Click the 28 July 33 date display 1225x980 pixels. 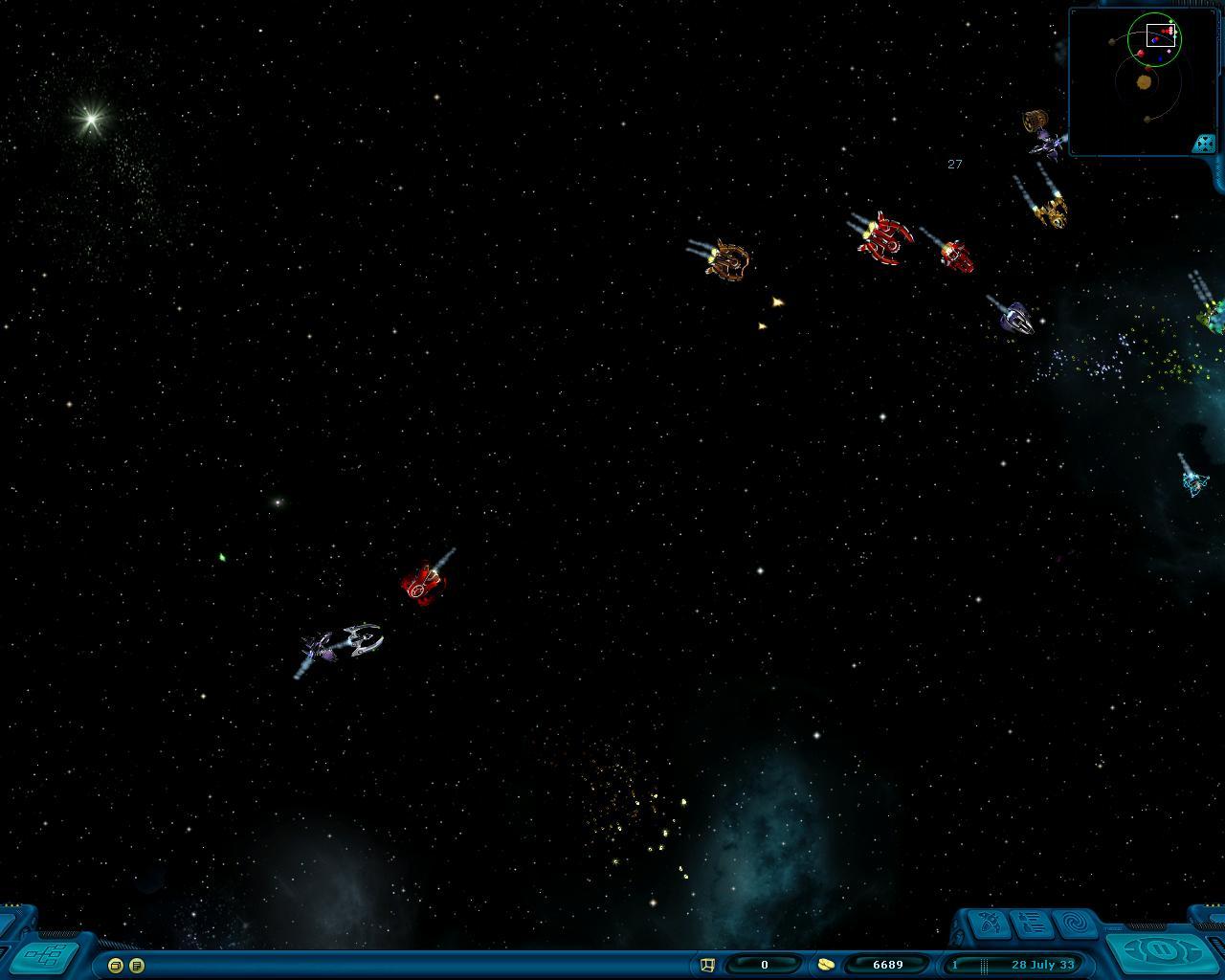pos(1041,965)
